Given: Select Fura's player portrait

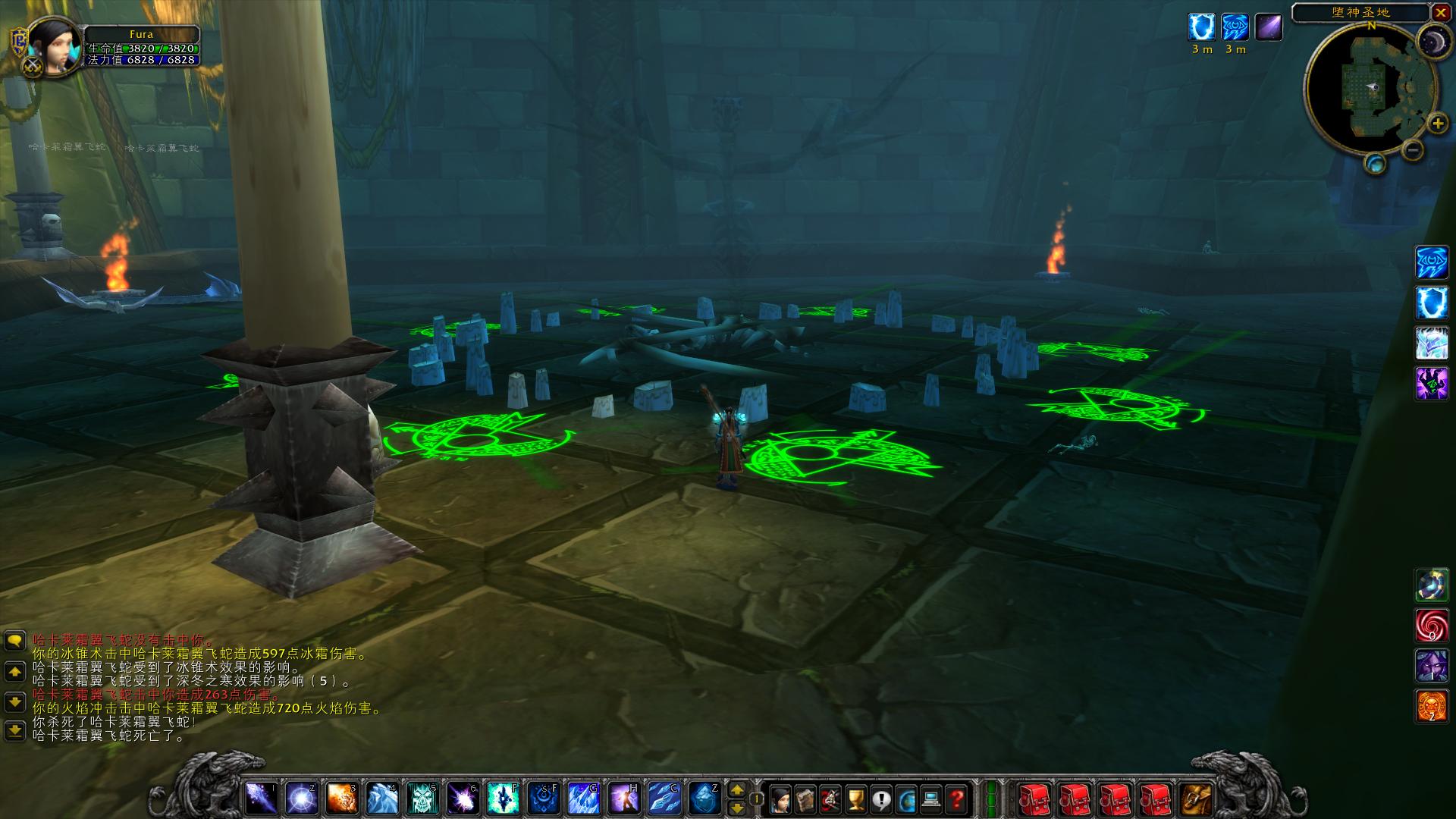Looking at the screenshot, I should [54, 44].
